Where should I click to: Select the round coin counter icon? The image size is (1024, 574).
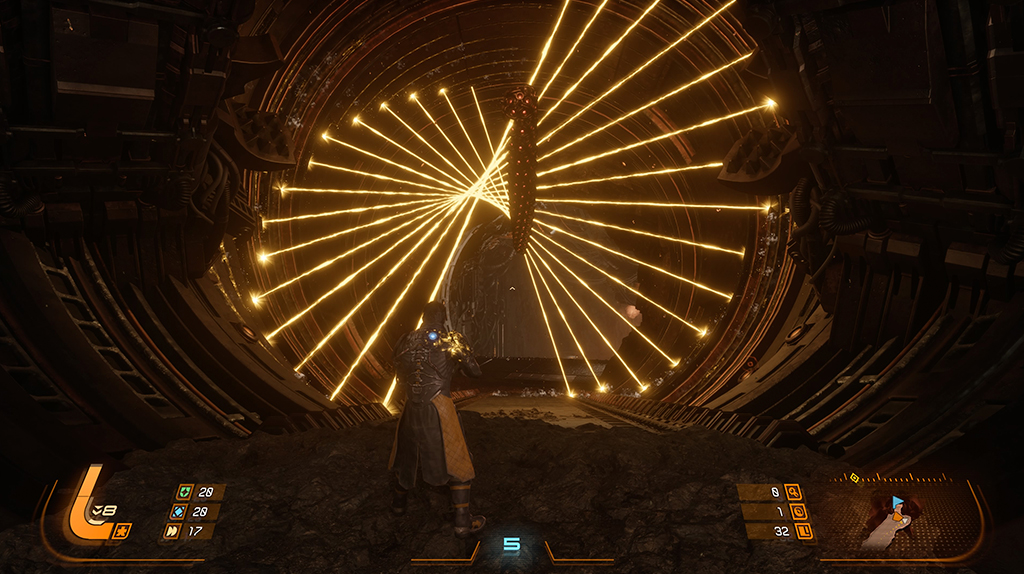[x=798, y=512]
